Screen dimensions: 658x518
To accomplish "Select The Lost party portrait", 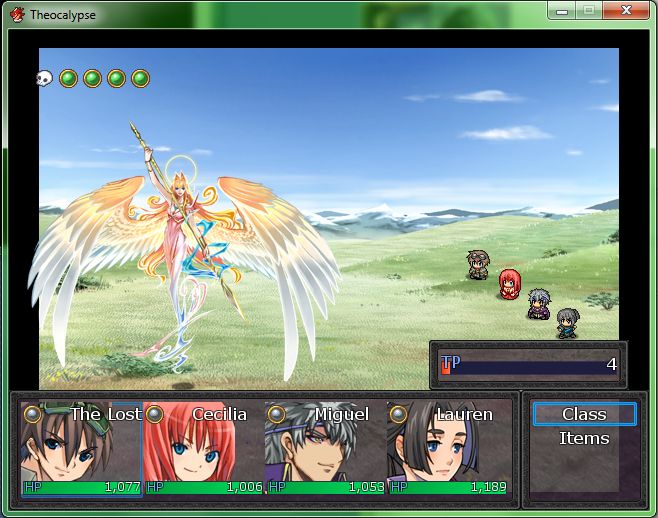I will tap(81, 450).
